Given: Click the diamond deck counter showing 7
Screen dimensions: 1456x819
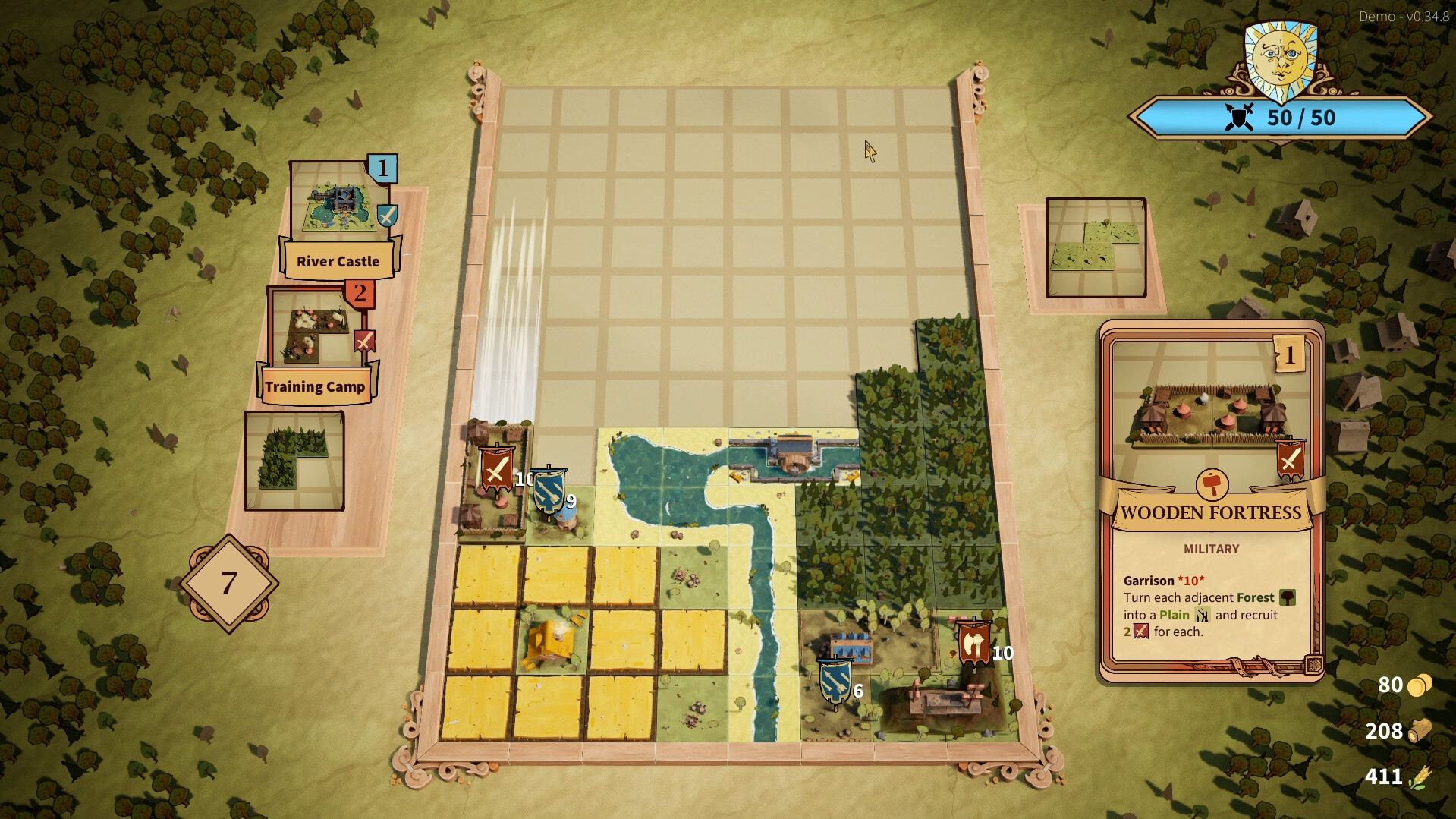Looking at the screenshot, I should pos(229,583).
